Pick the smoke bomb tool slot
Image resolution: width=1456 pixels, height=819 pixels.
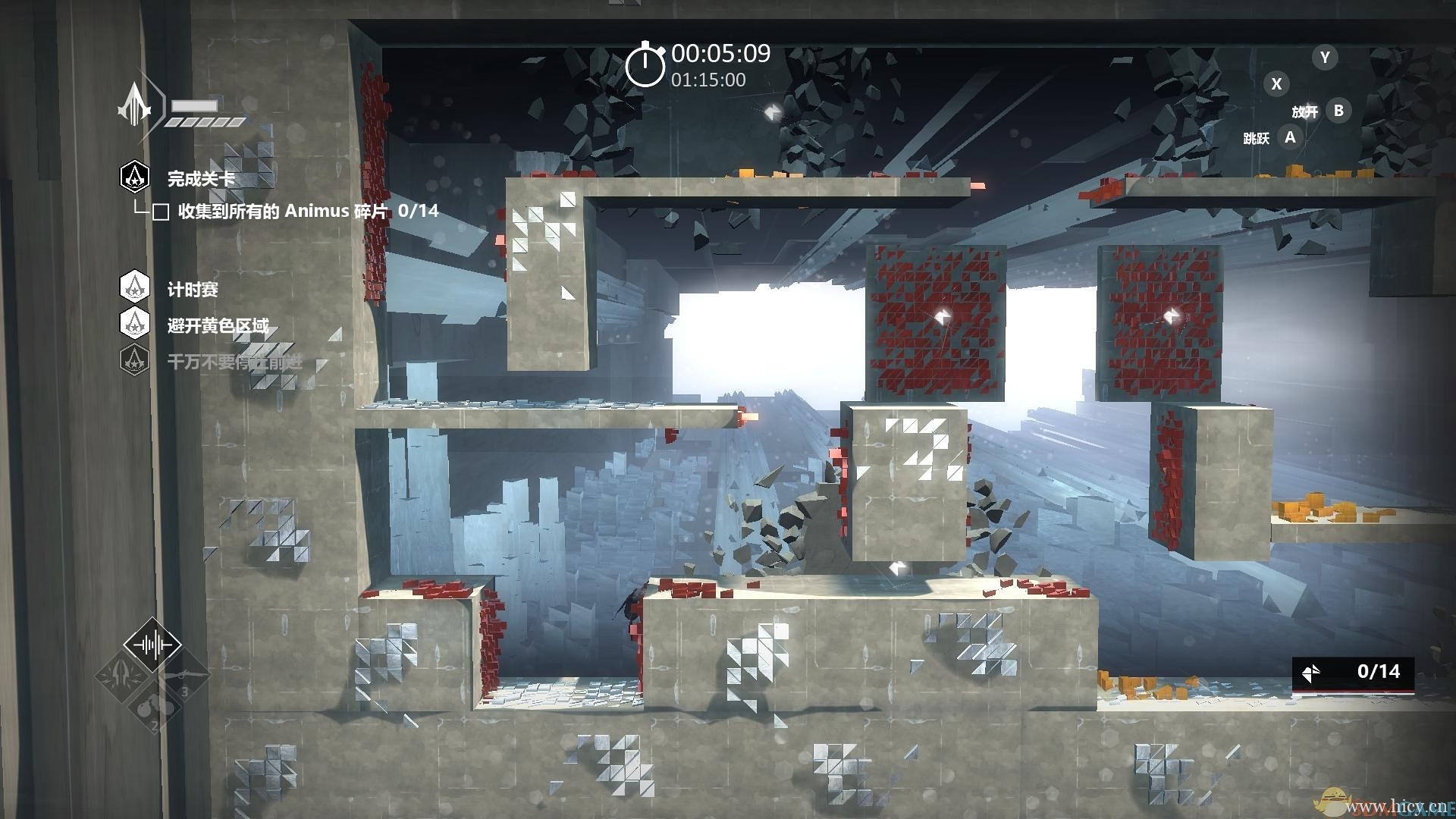pyautogui.click(x=152, y=707)
